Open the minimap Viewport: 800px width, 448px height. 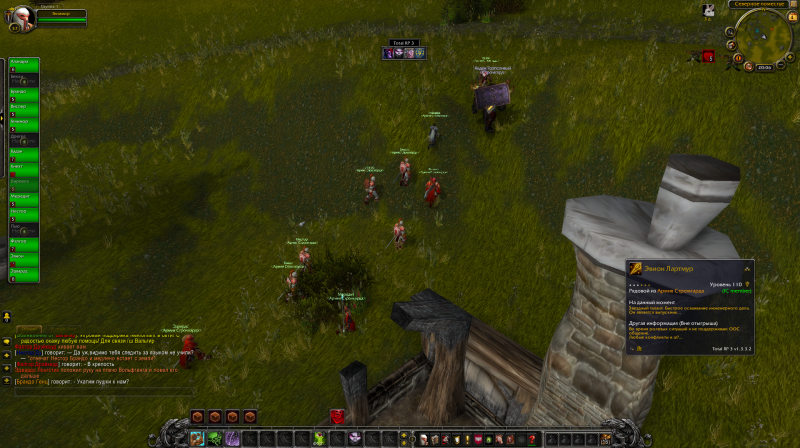(762, 38)
